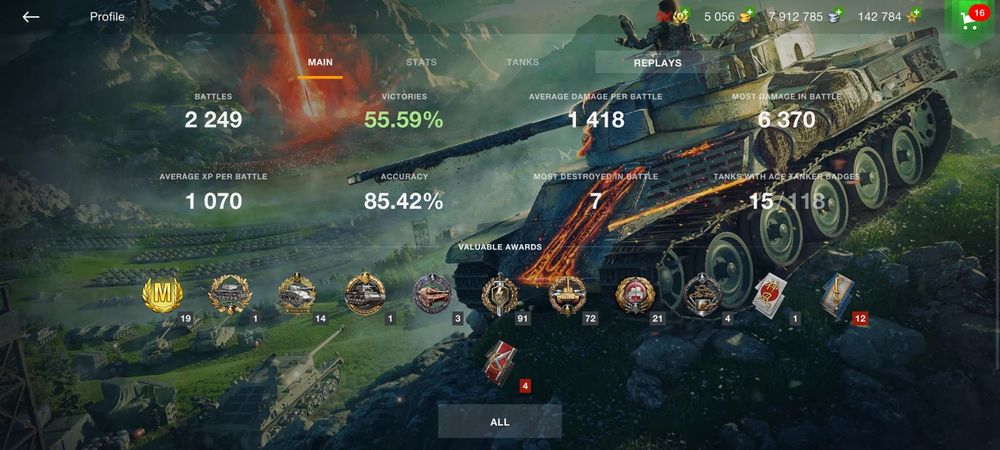This screenshot has height=450, width=1000.
Task: Select the award with count 72
Action: point(567,294)
